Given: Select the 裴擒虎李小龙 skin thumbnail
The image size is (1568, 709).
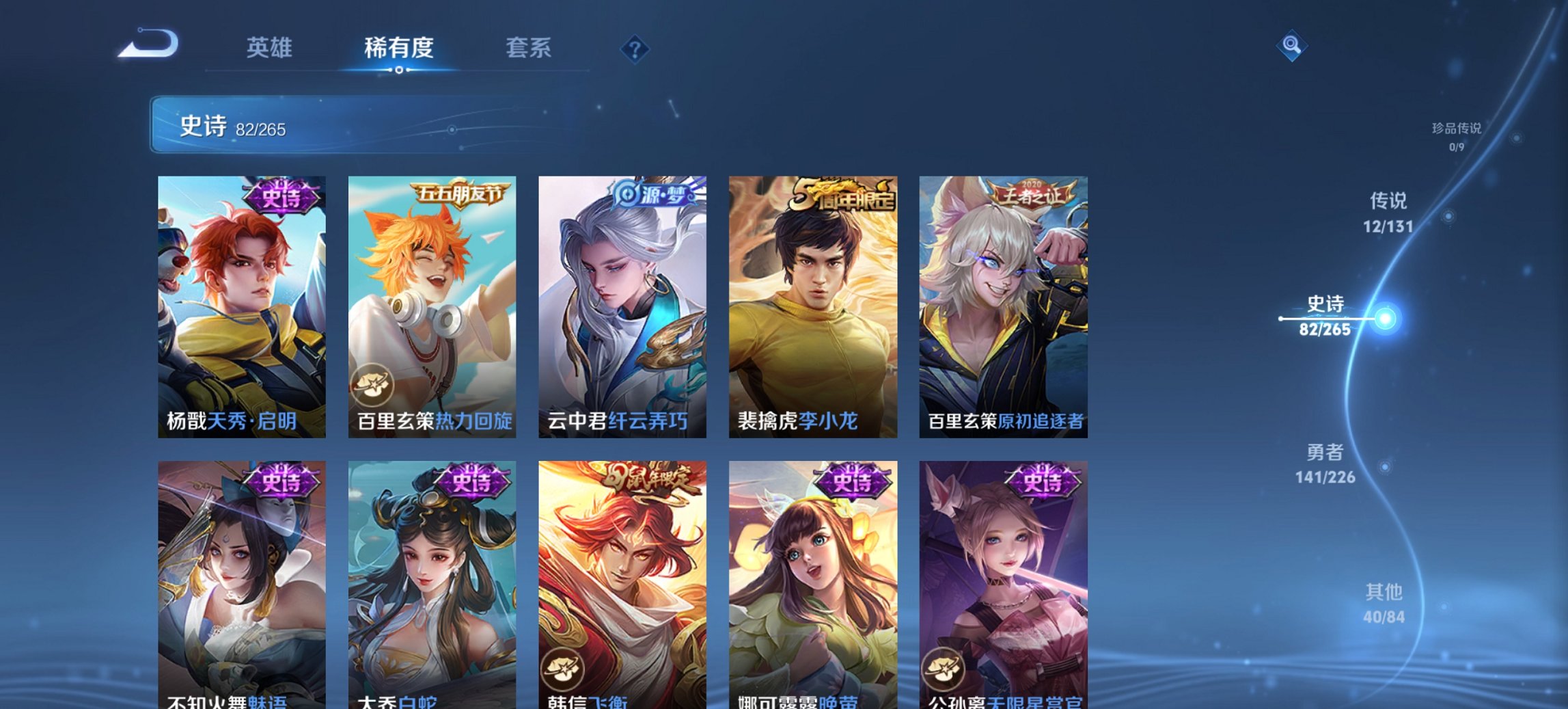Looking at the screenshot, I should pos(813,301).
